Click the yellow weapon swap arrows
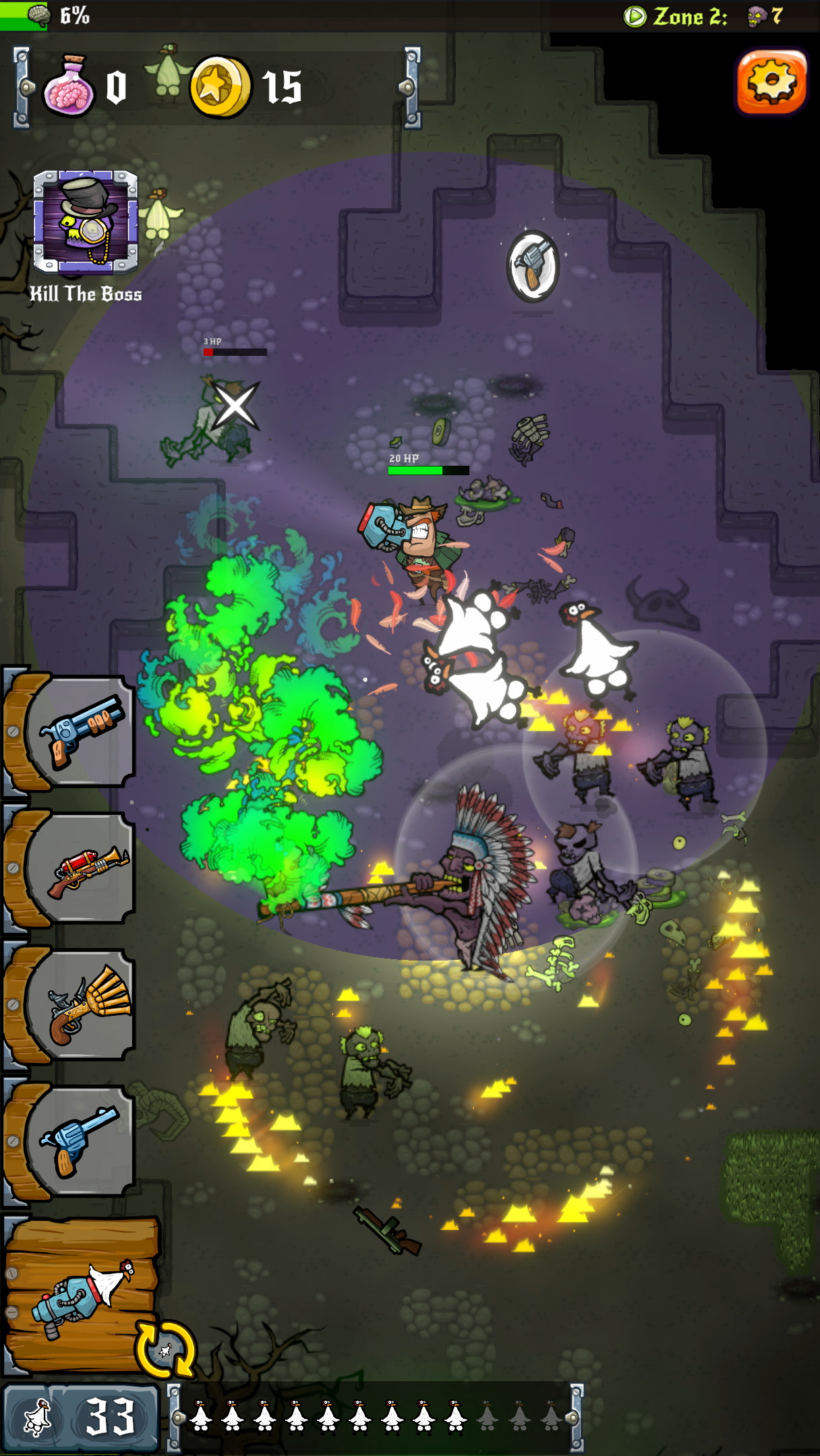The image size is (820, 1456). pyautogui.click(x=165, y=1349)
